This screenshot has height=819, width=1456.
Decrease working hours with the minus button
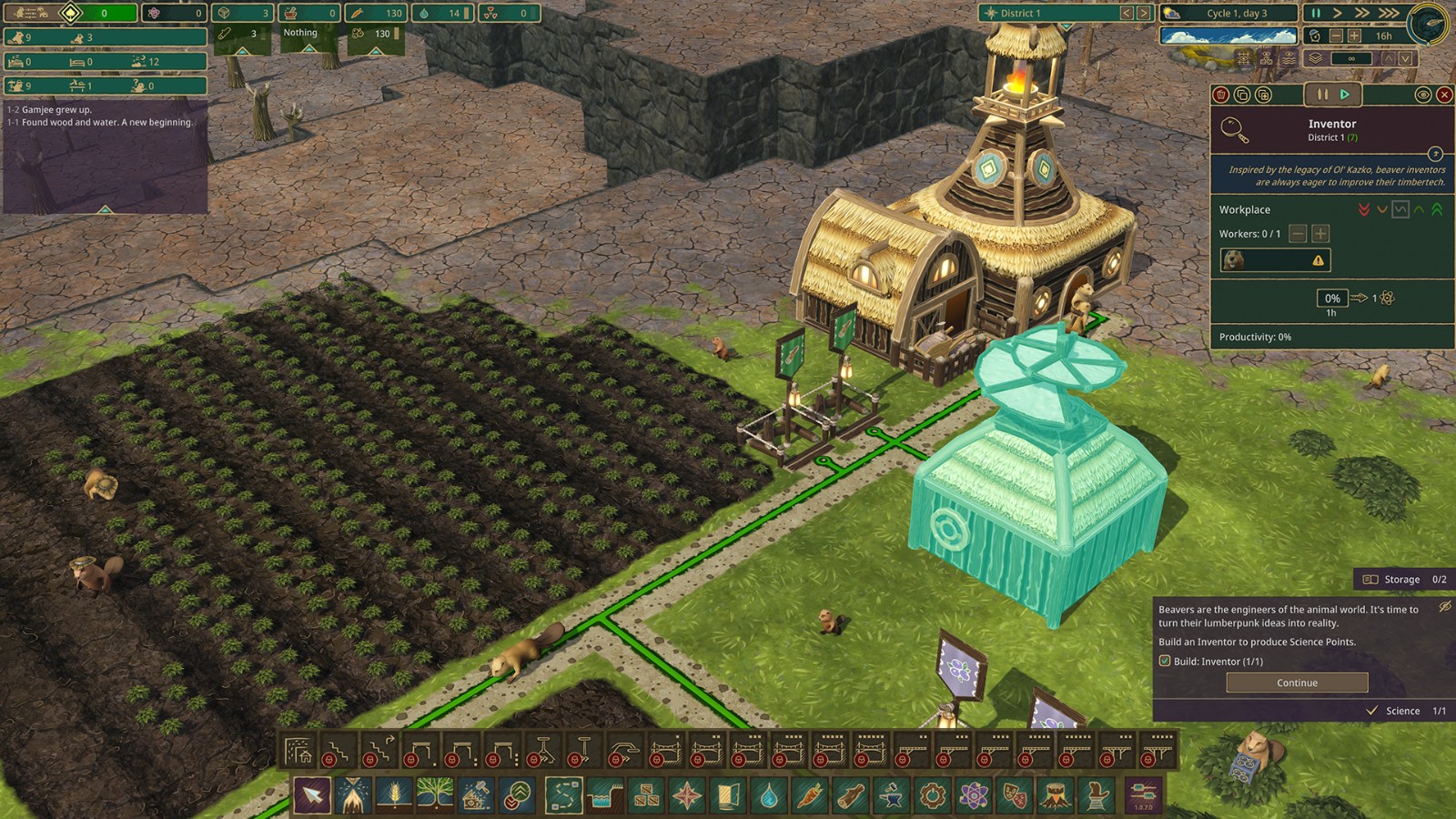1336,35
